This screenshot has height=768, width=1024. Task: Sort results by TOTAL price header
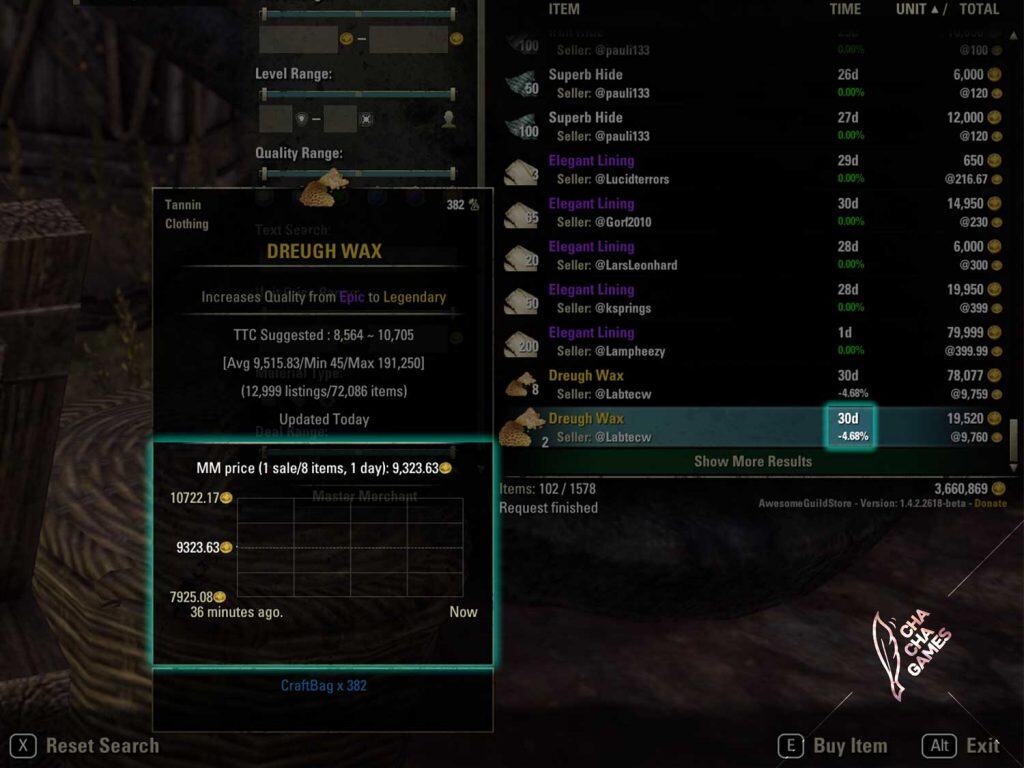click(x=979, y=9)
